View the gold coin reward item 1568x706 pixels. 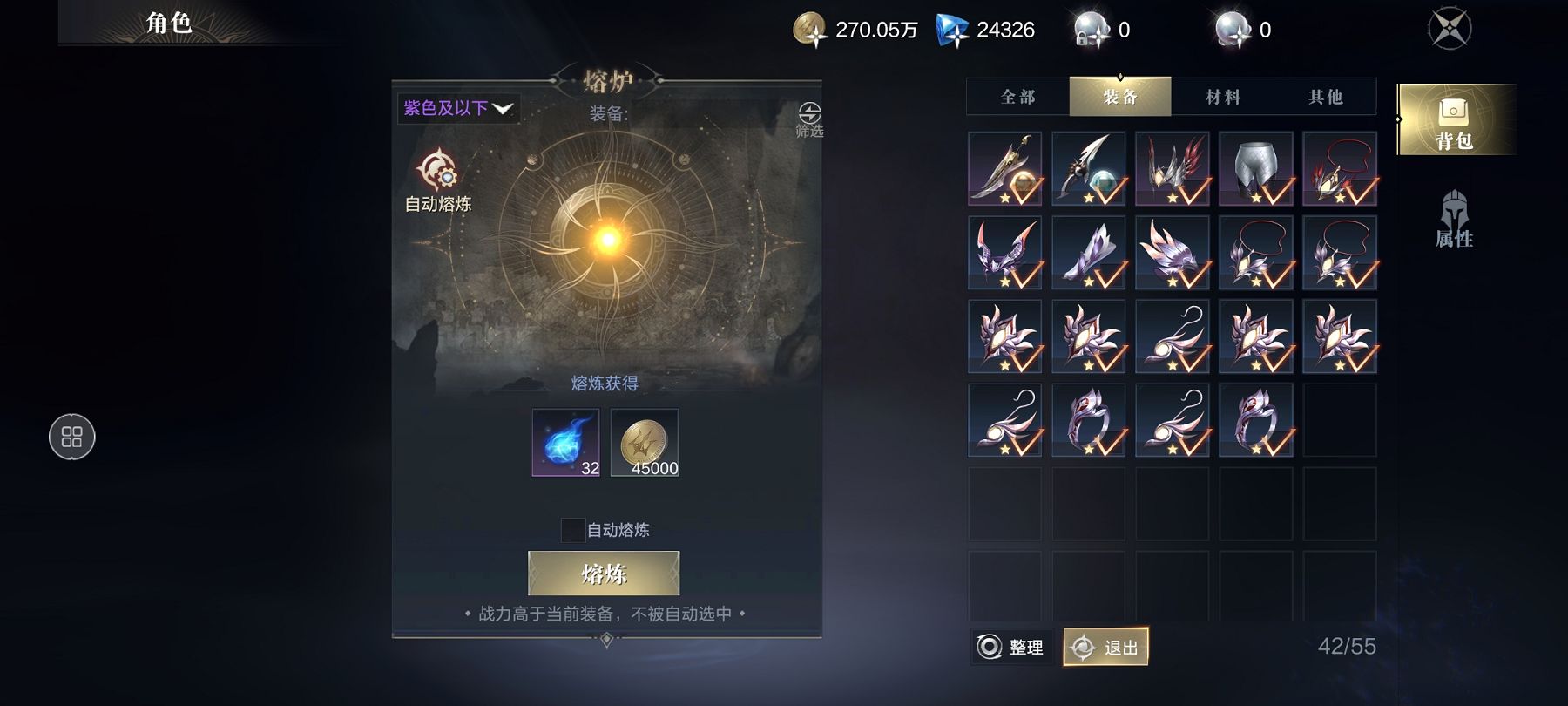click(x=644, y=442)
